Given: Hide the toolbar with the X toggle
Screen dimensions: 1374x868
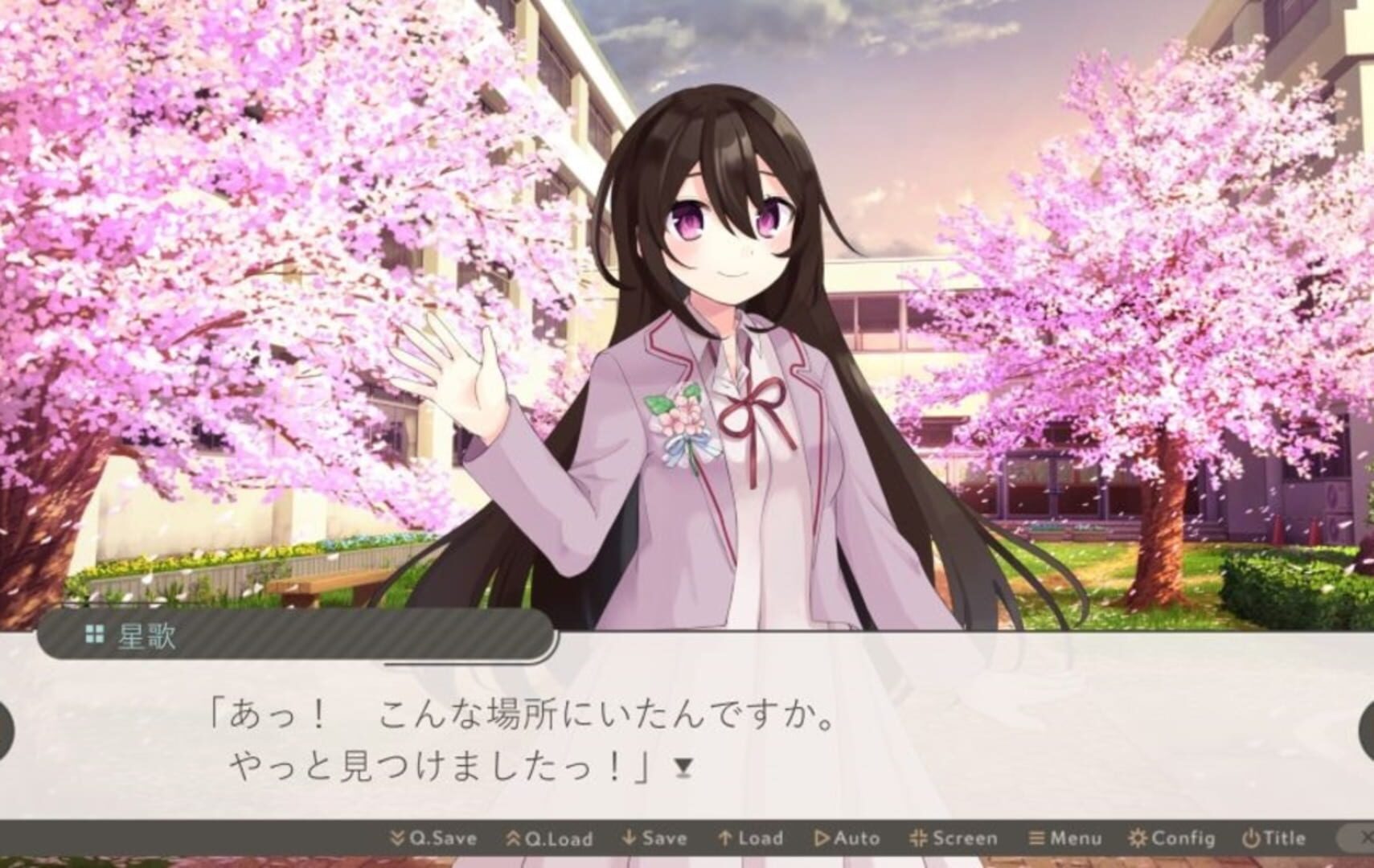Looking at the screenshot, I should 1367,838.
